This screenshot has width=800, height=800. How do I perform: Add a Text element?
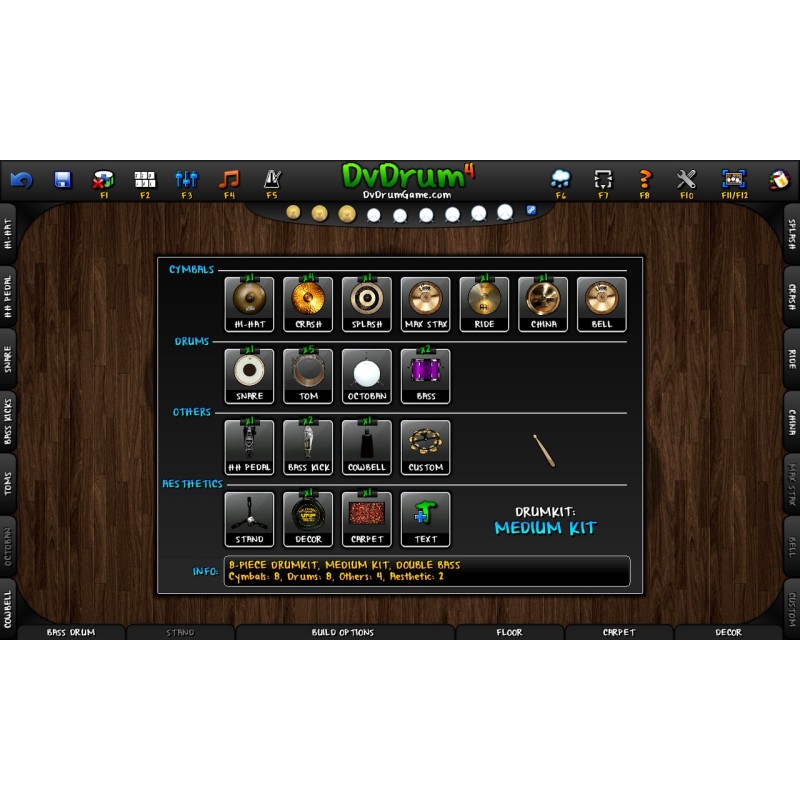426,518
